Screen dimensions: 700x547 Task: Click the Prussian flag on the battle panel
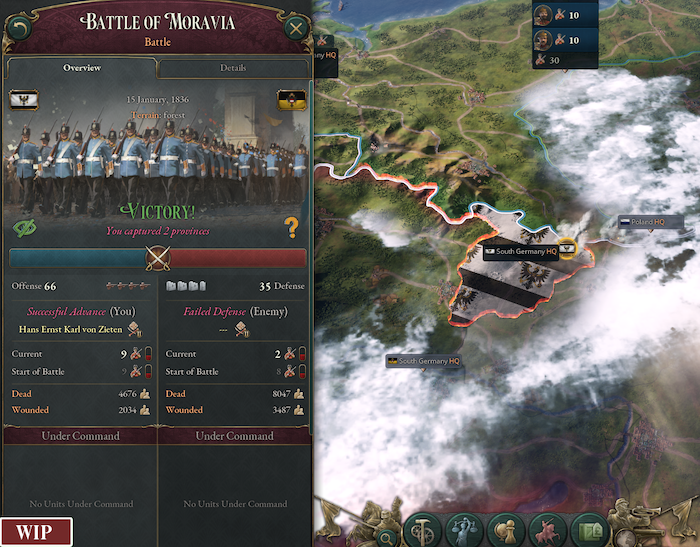coord(22,100)
